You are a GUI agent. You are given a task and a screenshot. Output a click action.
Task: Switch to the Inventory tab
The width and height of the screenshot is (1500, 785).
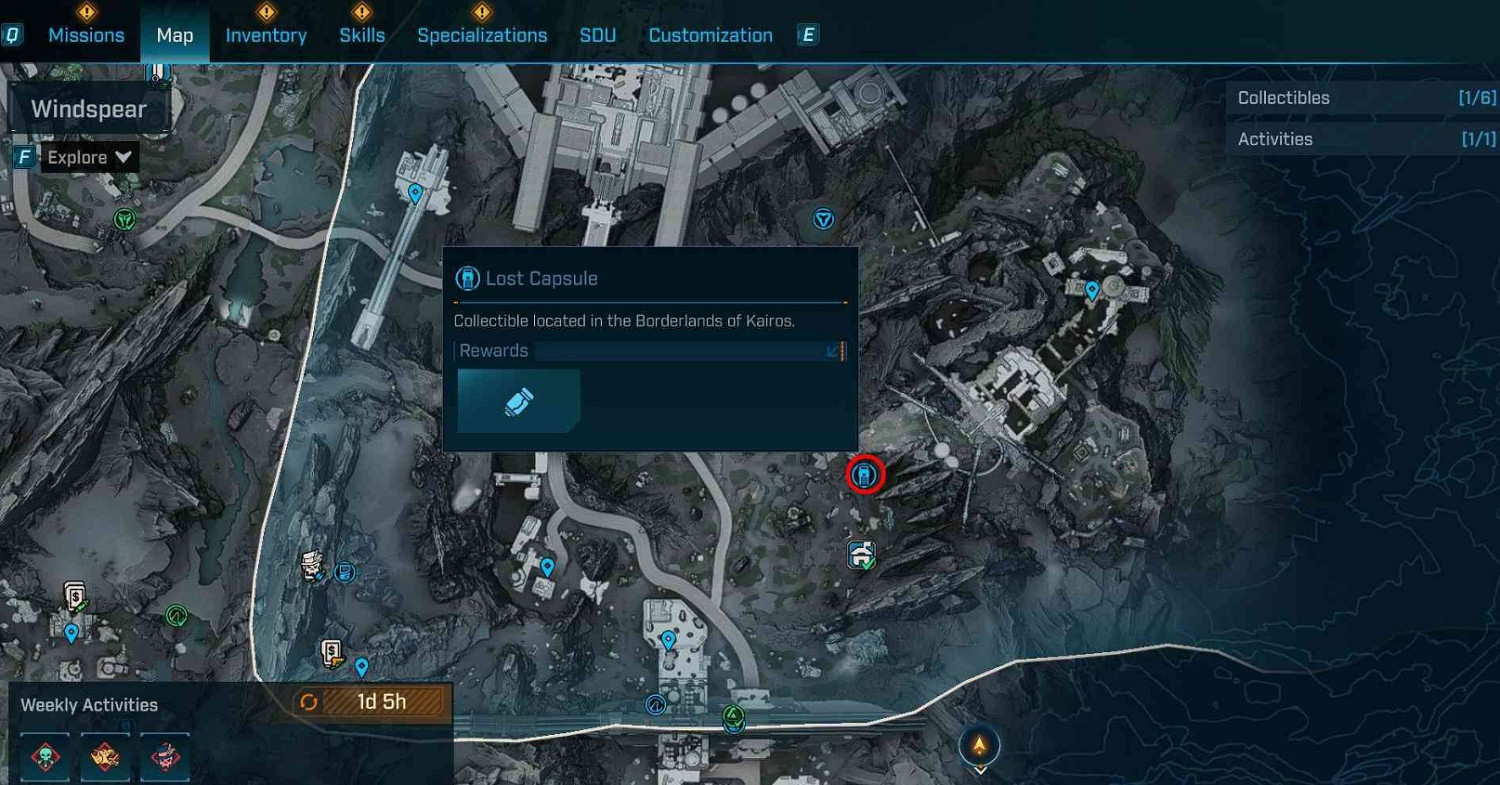(266, 35)
